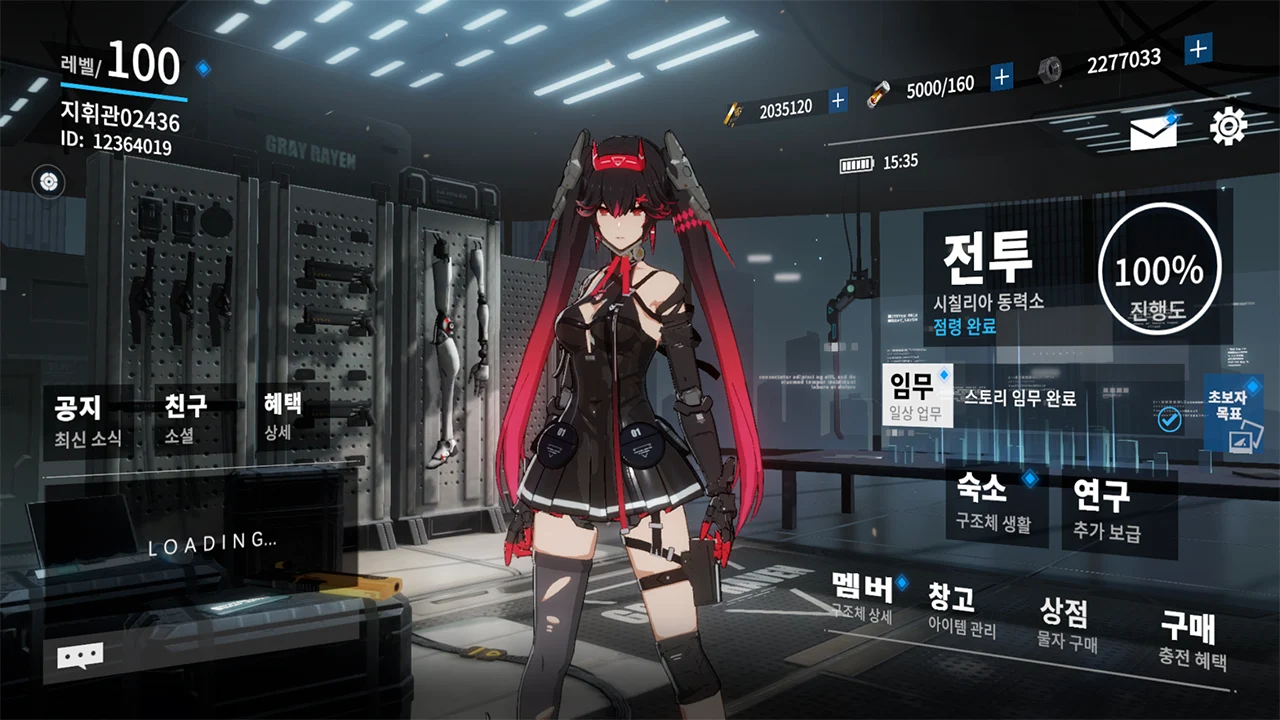
Task: Visit the 상점 shop
Action: coord(1065,623)
